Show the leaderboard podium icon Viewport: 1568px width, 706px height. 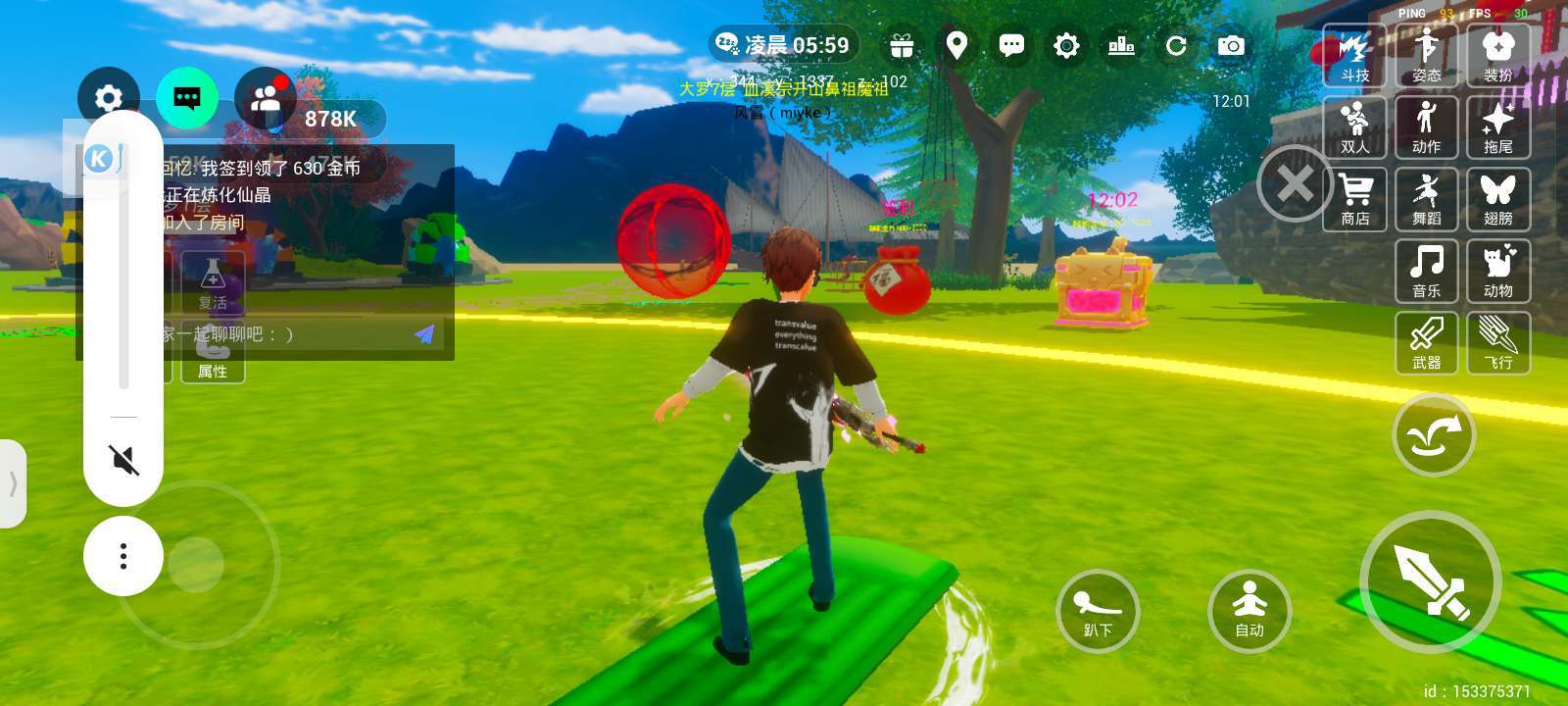(1121, 45)
